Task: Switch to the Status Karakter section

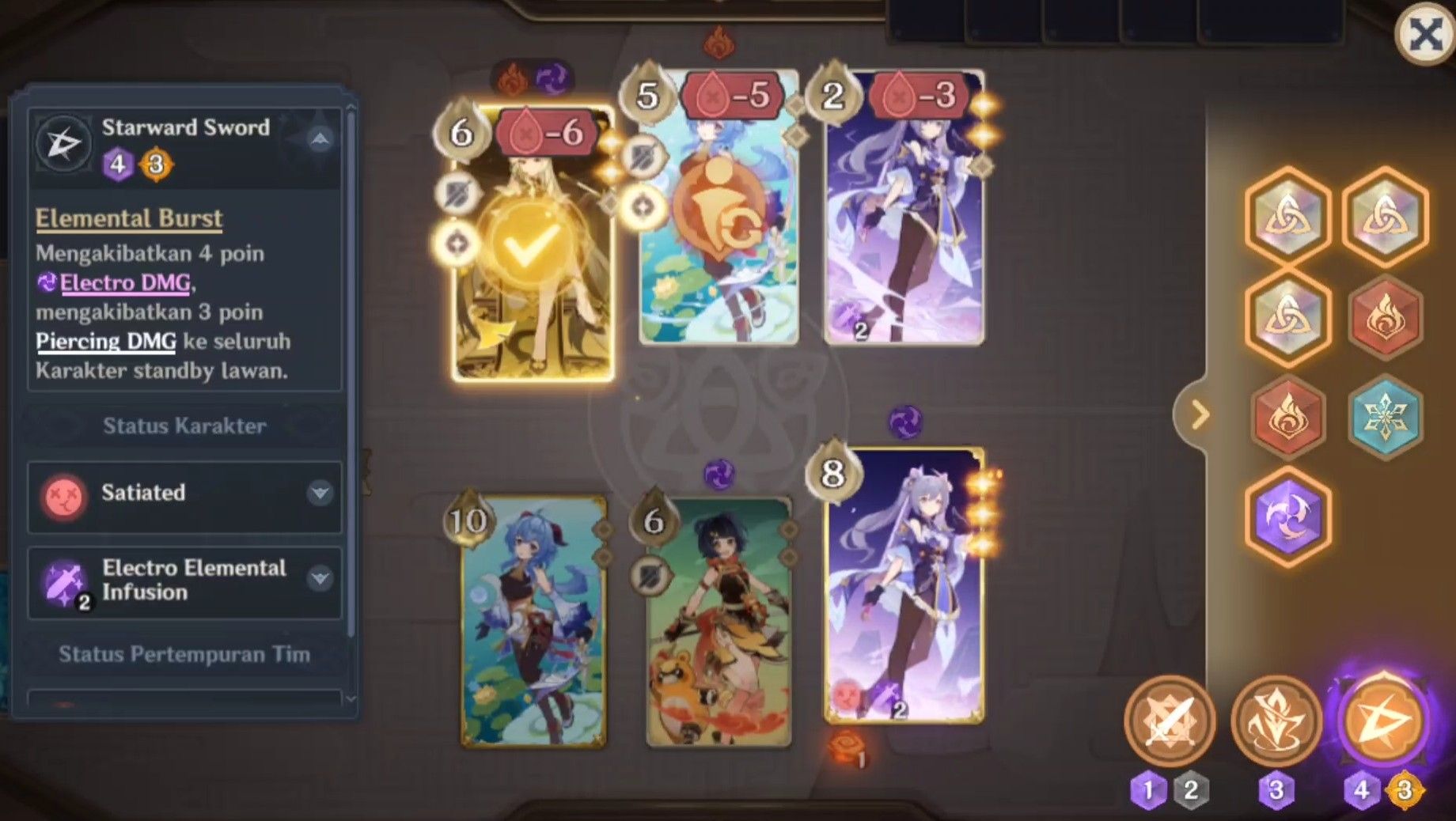Action: (x=184, y=426)
